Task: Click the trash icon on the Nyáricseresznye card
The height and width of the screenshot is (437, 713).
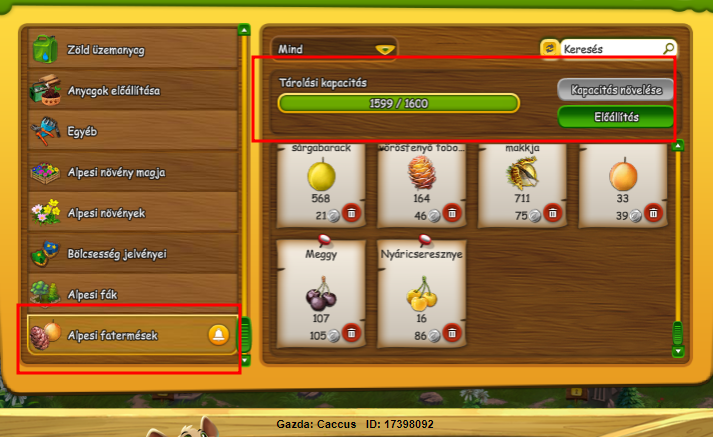Action: click(x=452, y=334)
